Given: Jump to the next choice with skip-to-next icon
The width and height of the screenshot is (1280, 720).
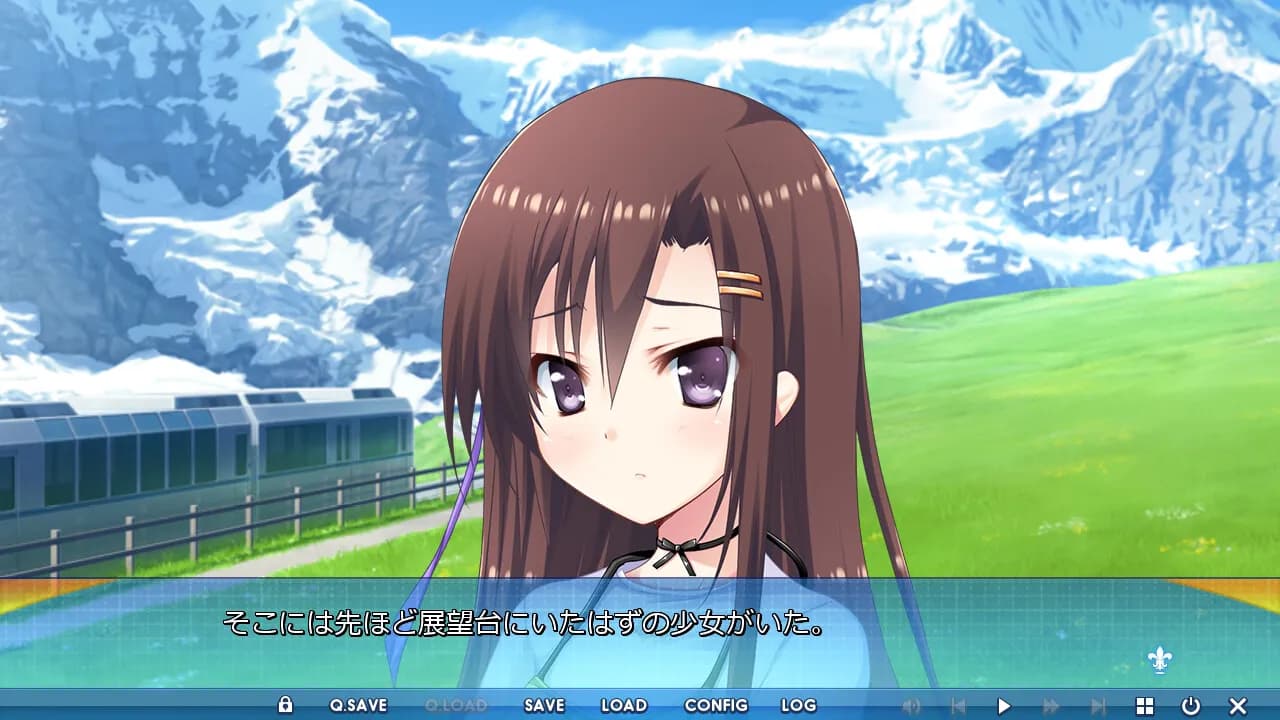Looking at the screenshot, I should click(1100, 705).
